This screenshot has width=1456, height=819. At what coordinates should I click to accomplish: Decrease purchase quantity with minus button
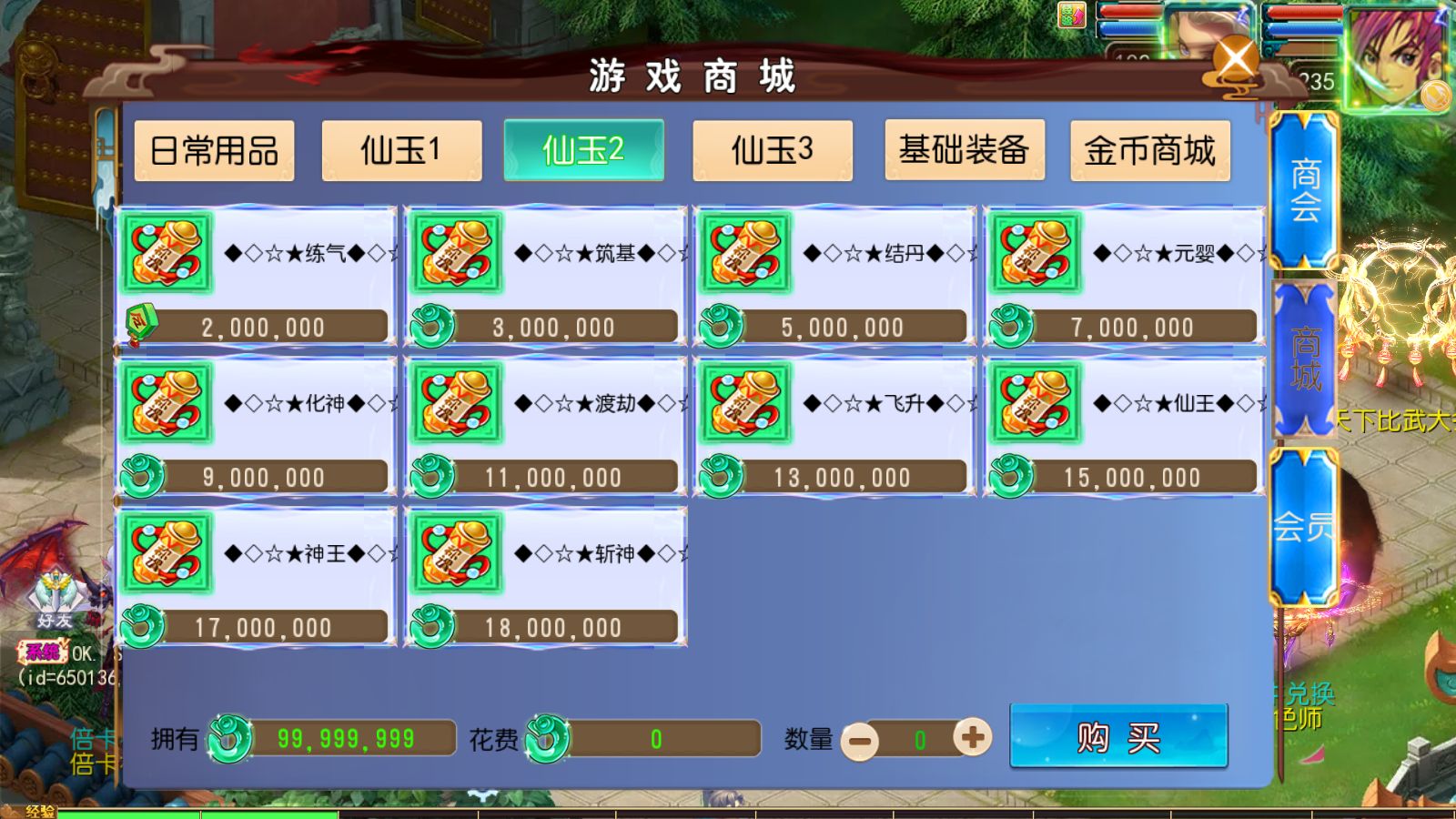859,739
